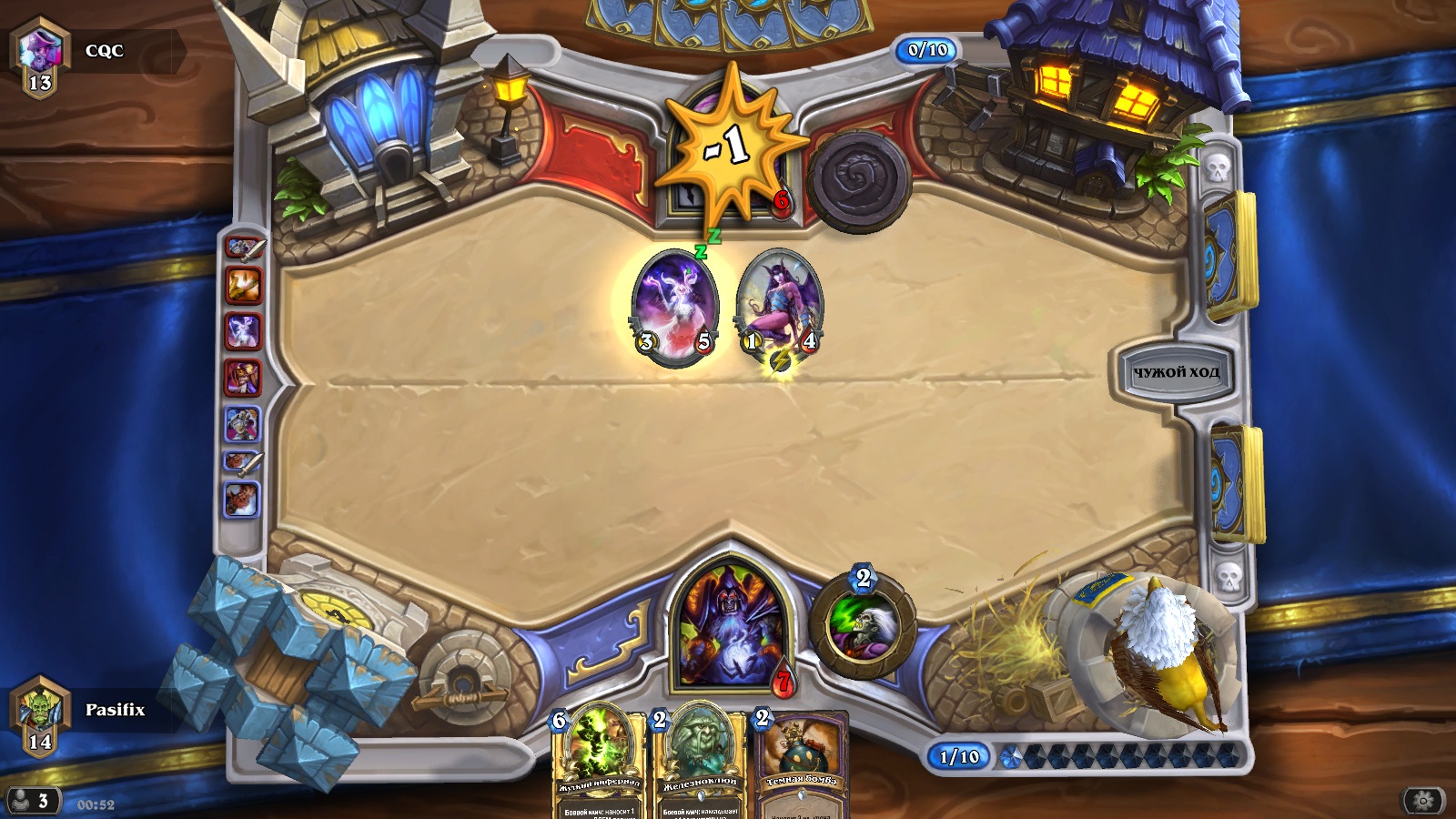Click your warlock hero portrait
Image resolution: width=1456 pixels, height=819 pixels.
(x=727, y=628)
